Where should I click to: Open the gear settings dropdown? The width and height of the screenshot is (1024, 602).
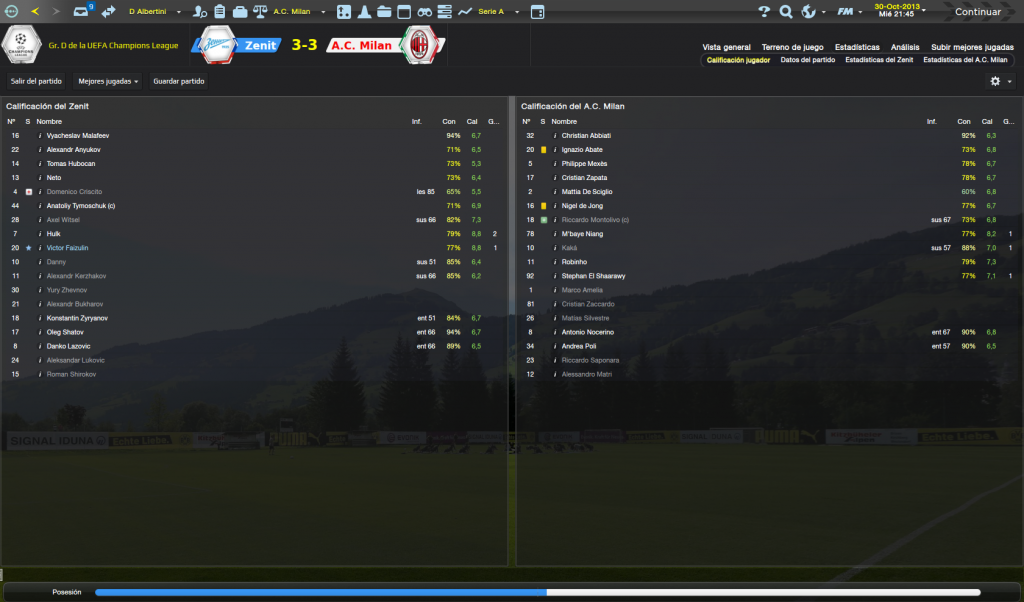click(1000, 81)
